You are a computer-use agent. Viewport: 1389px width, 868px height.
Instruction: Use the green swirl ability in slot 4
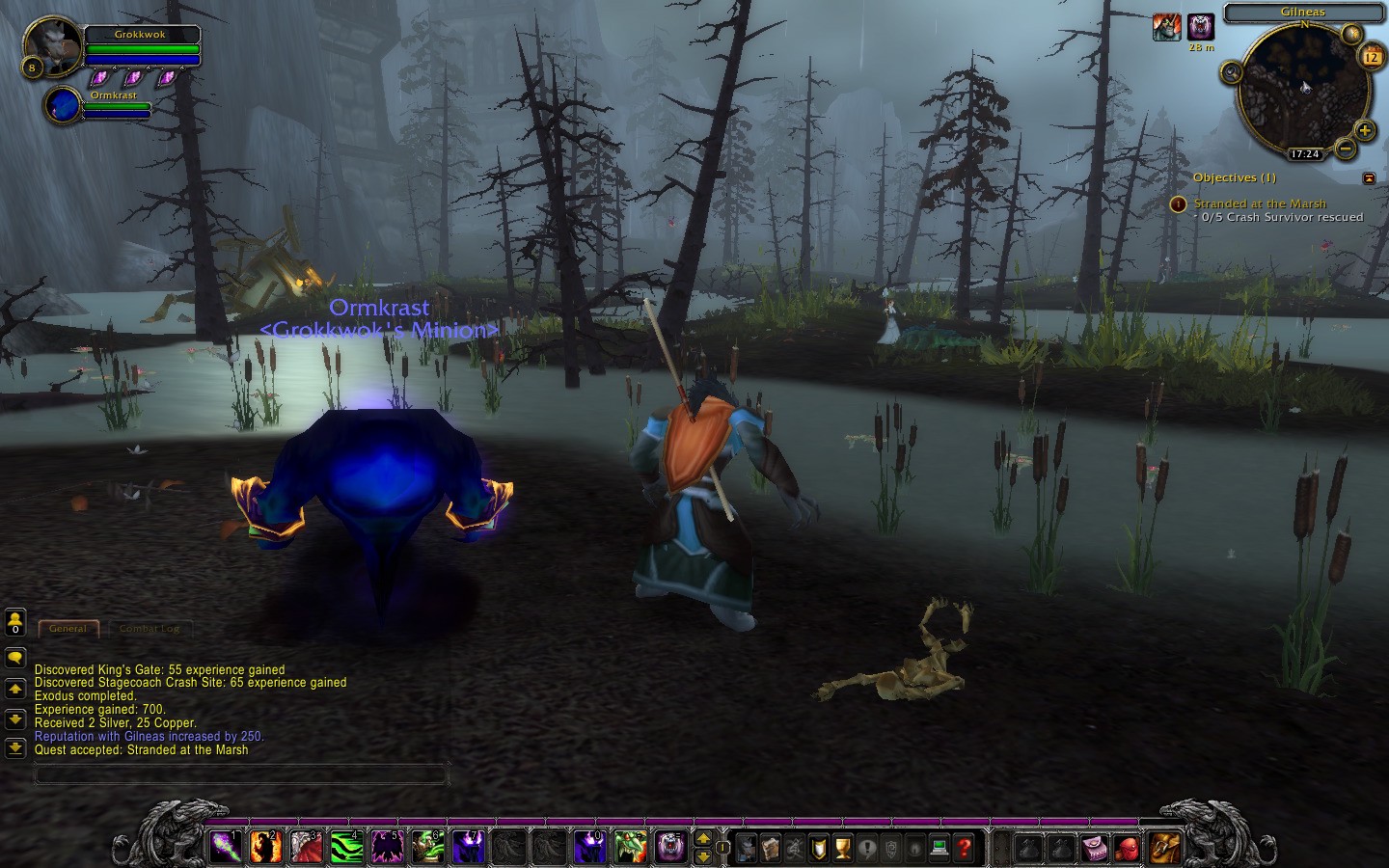click(347, 847)
